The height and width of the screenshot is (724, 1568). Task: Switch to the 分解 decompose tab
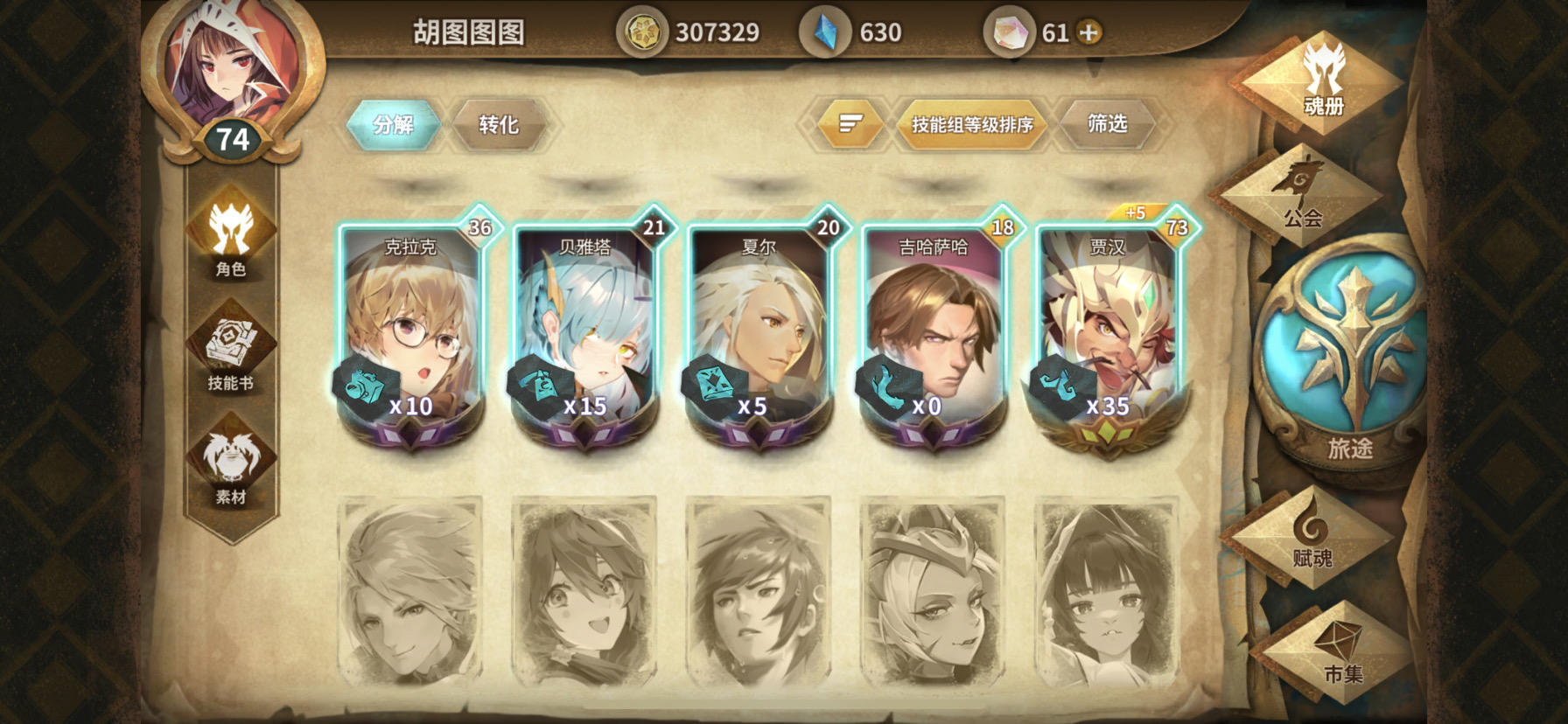pyautogui.click(x=393, y=124)
